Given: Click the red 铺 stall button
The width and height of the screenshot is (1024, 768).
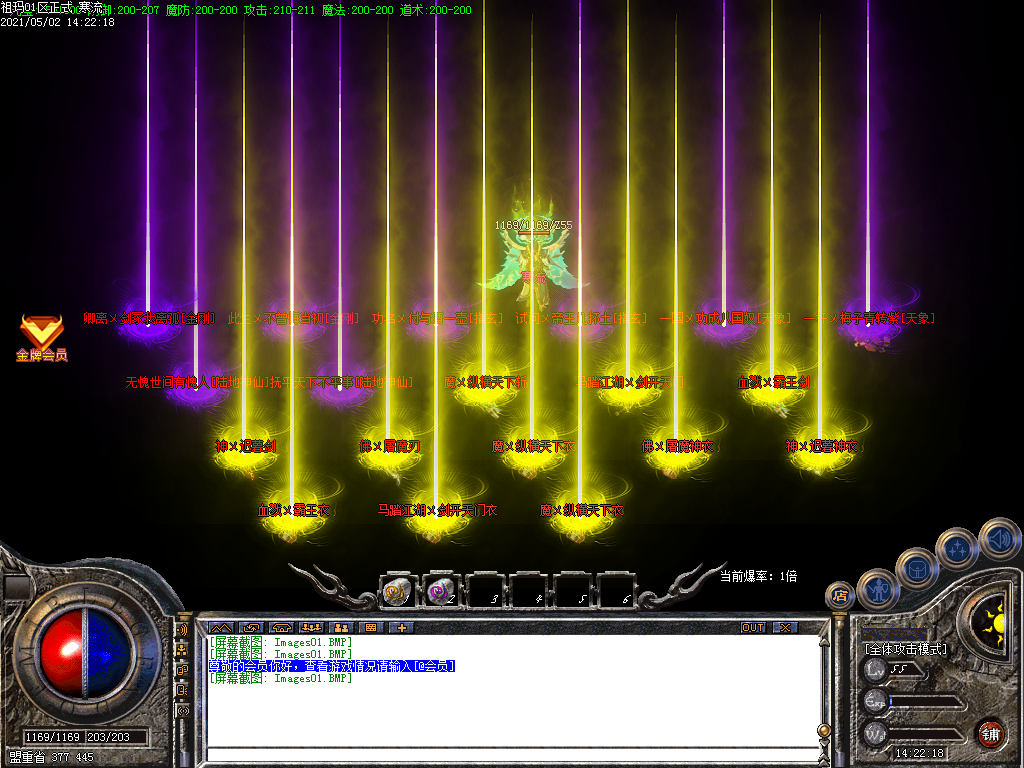Looking at the screenshot, I should click(x=990, y=733).
